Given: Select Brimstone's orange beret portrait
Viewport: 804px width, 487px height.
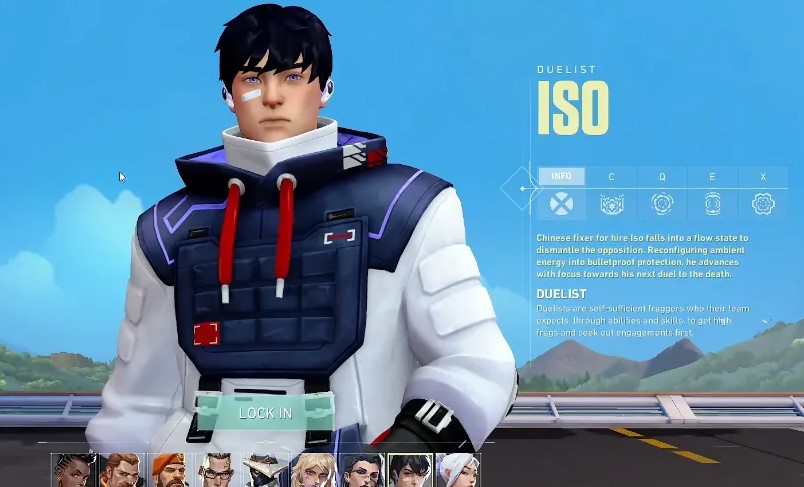Looking at the screenshot, I should tap(169, 470).
